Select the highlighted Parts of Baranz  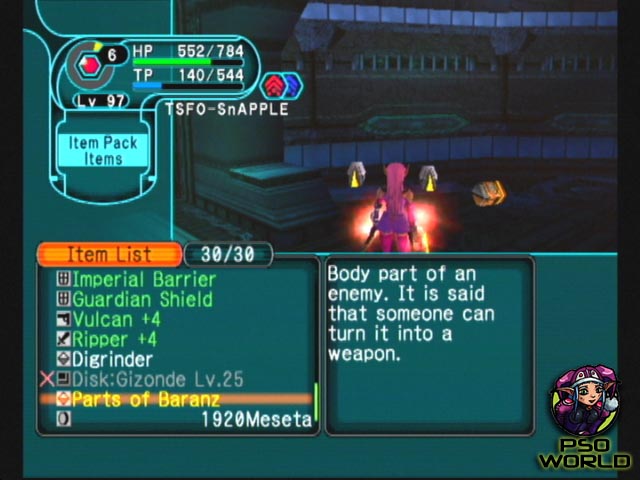138,399
